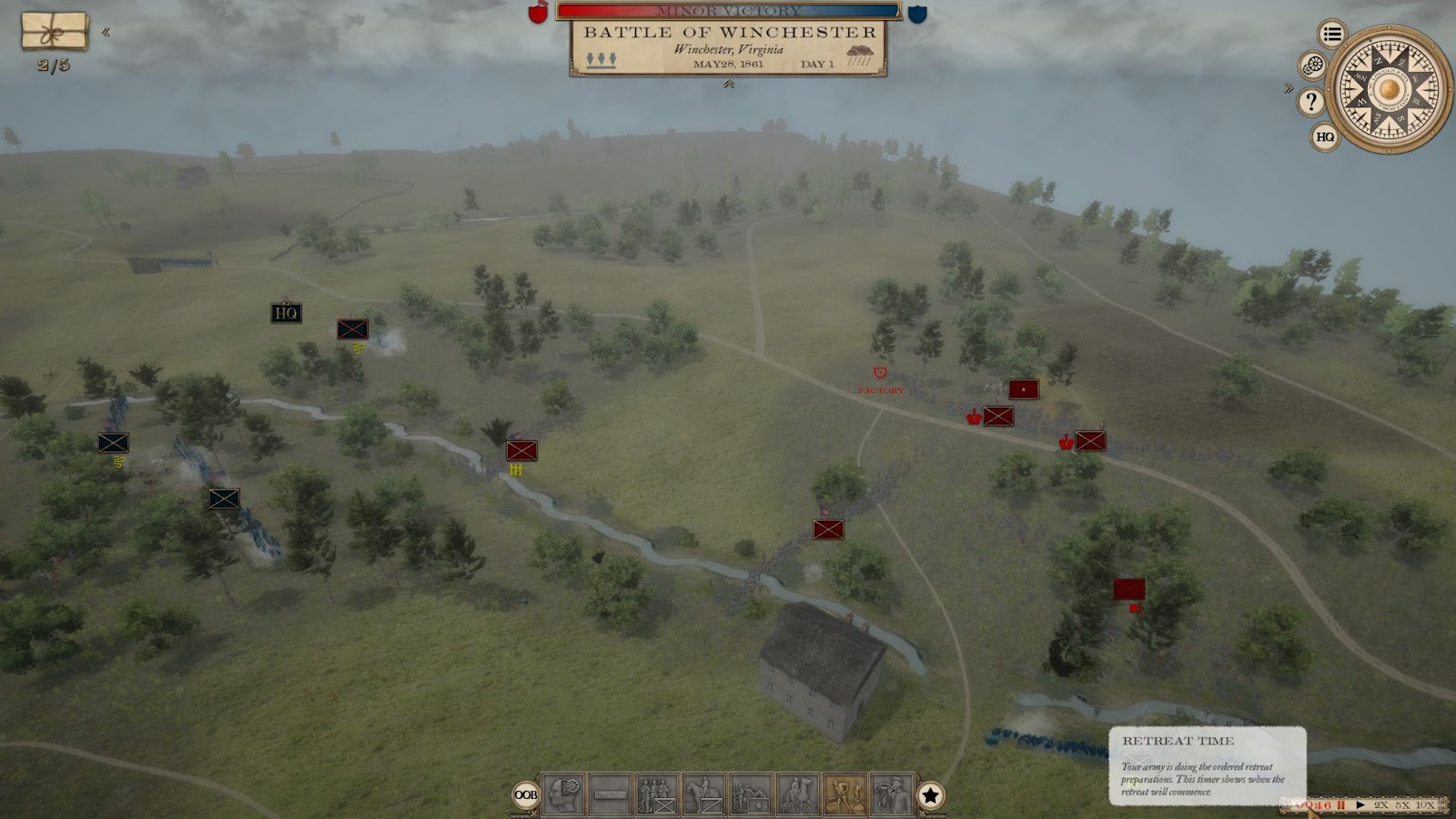Set game speed to 2X

[1381, 805]
